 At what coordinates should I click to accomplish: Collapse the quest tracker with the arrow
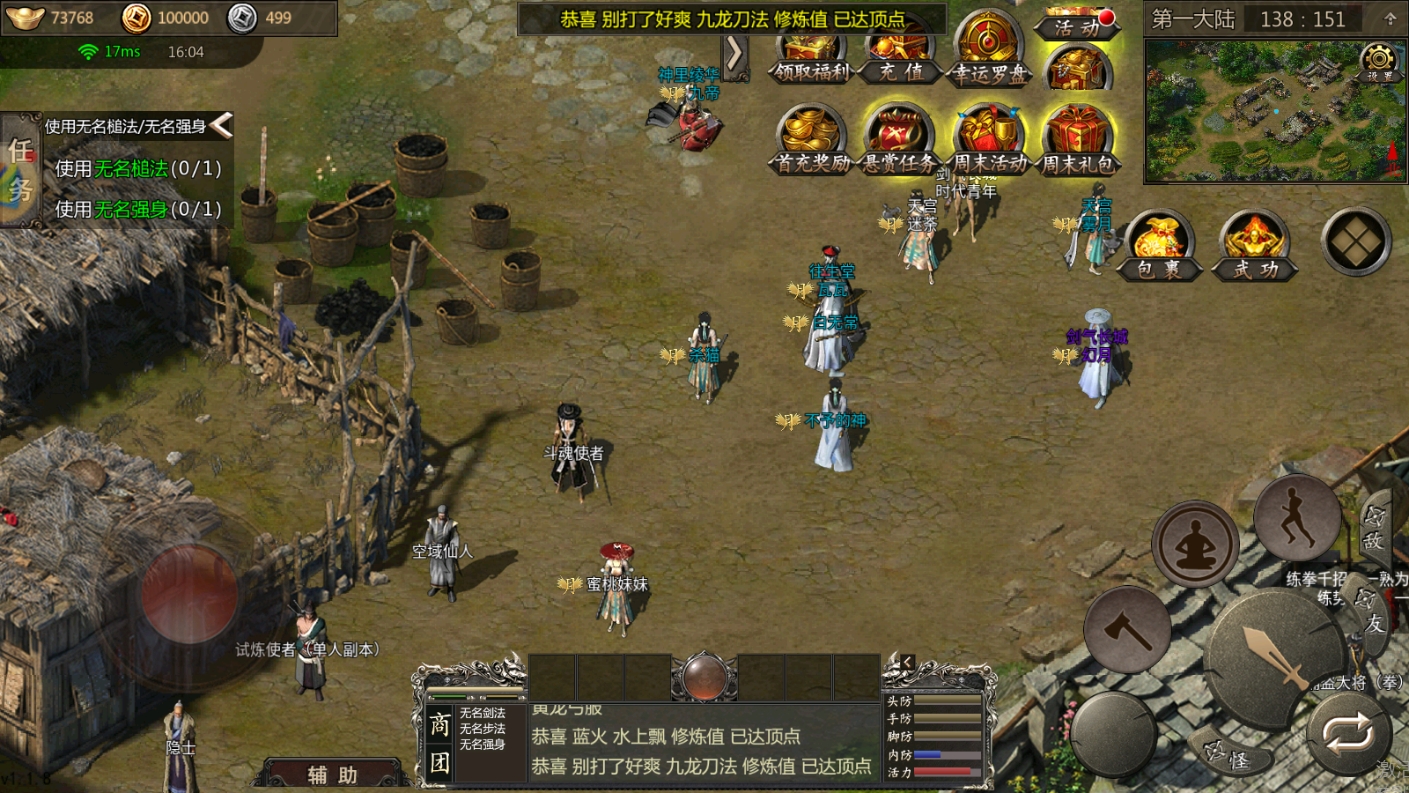[222, 125]
